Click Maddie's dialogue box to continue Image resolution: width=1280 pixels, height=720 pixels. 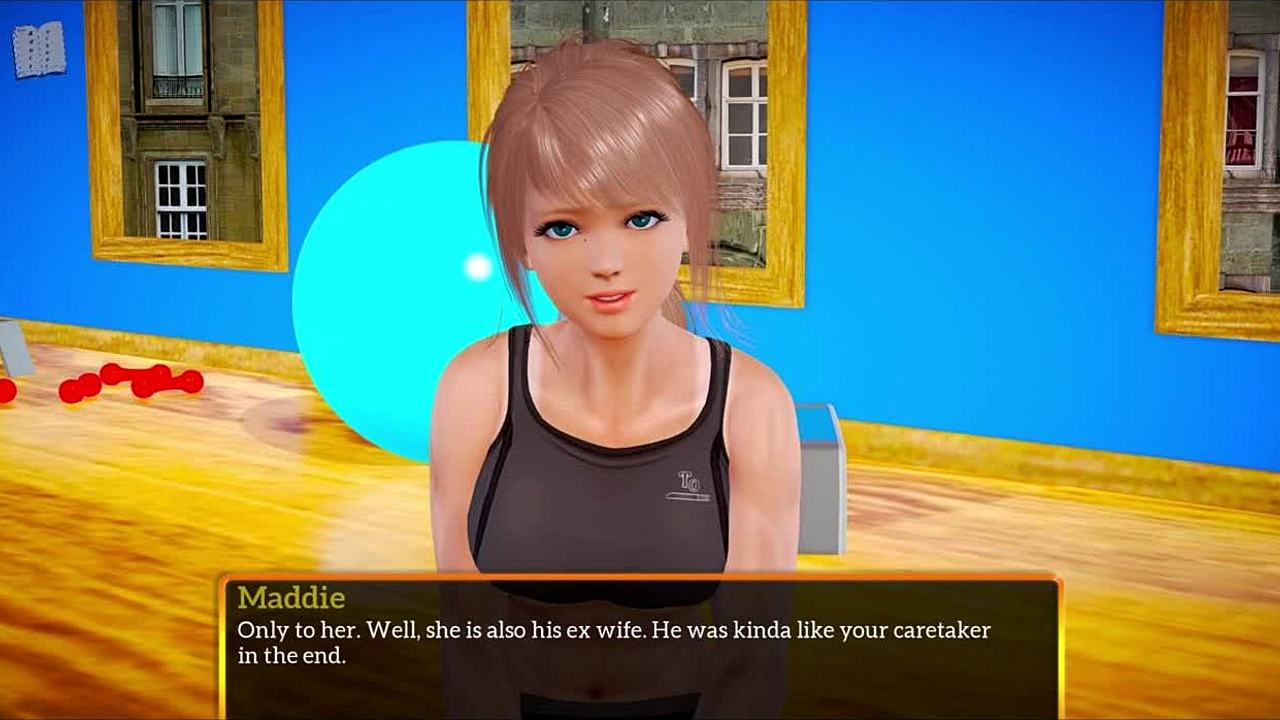(640, 645)
